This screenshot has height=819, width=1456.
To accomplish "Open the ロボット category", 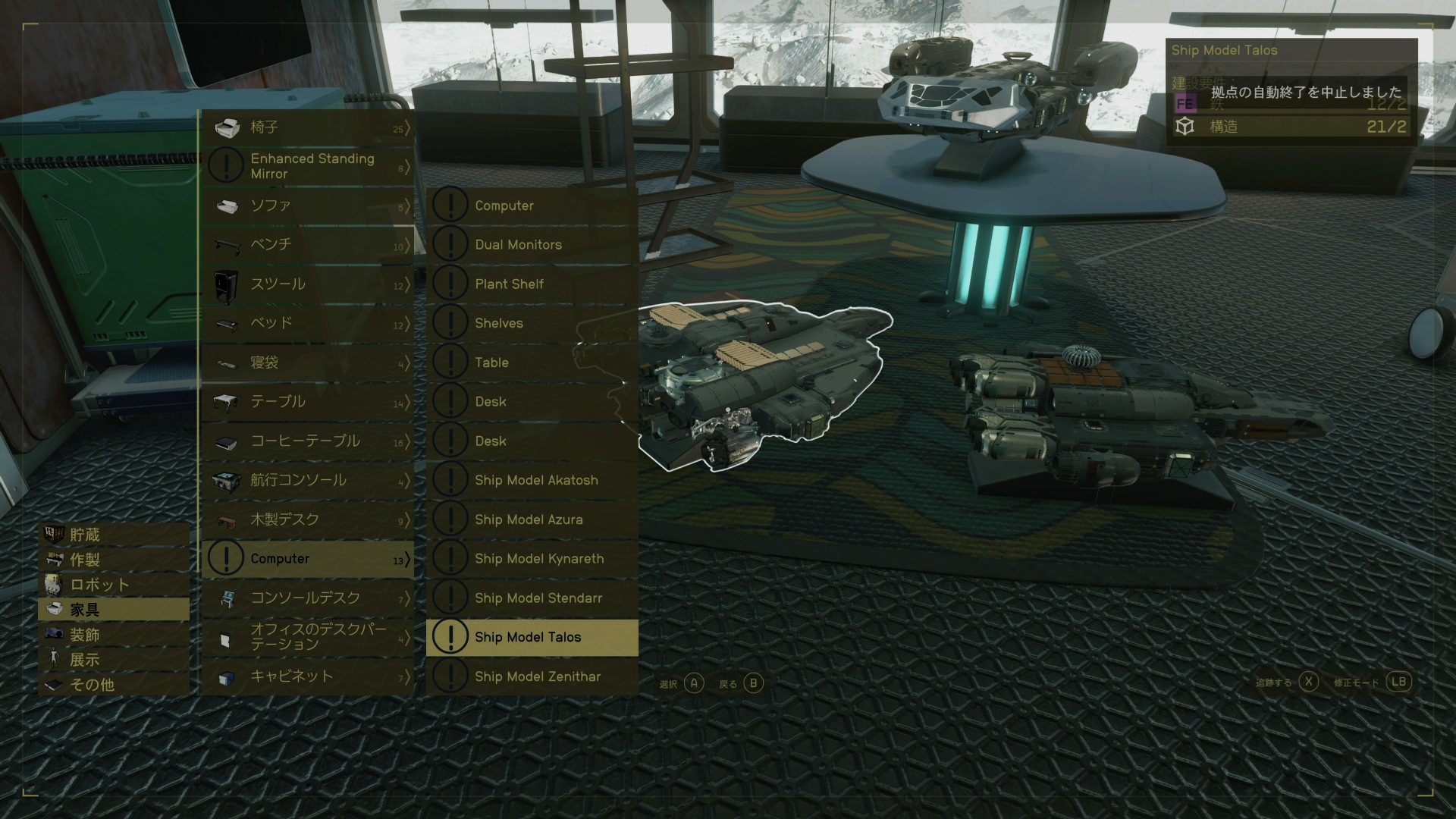I will [x=114, y=585].
